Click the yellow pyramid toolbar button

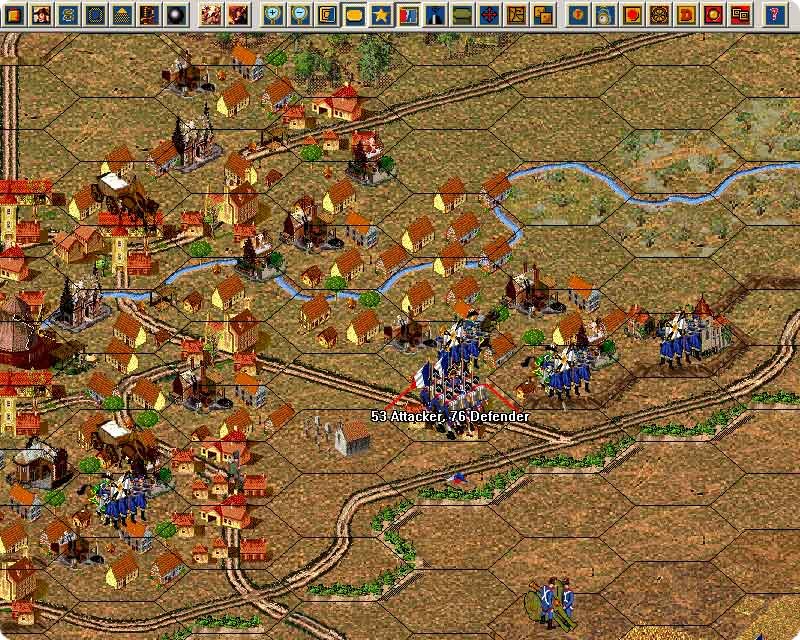tap(122, 14)
